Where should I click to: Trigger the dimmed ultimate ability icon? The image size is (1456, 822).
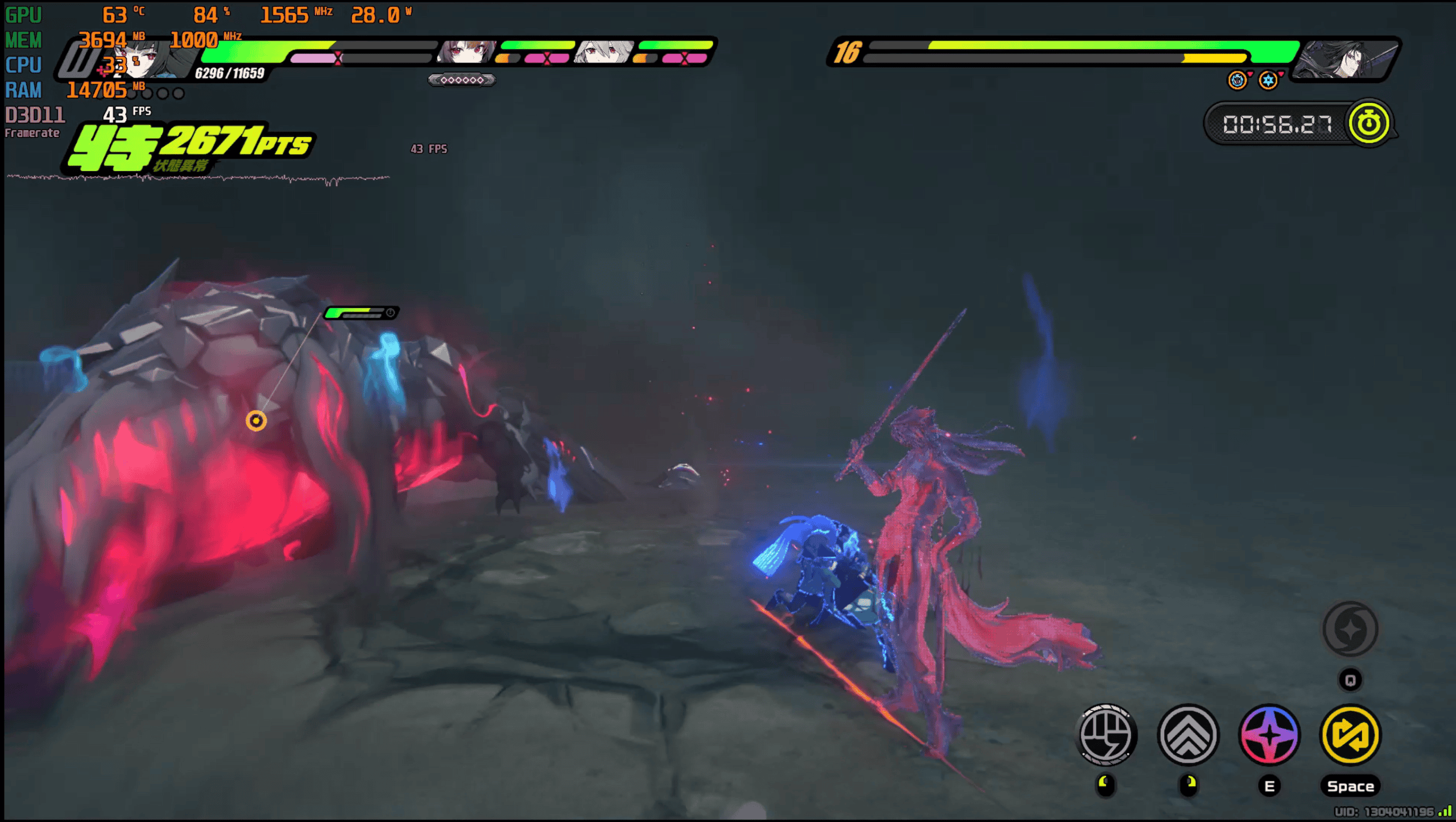click(x=1350, y=629)
